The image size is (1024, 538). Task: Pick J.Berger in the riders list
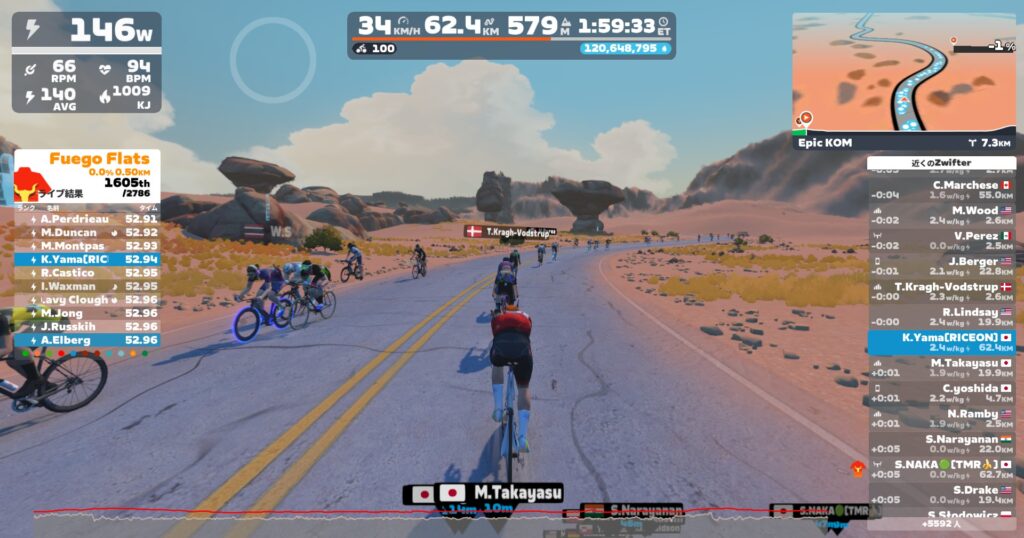941,266
